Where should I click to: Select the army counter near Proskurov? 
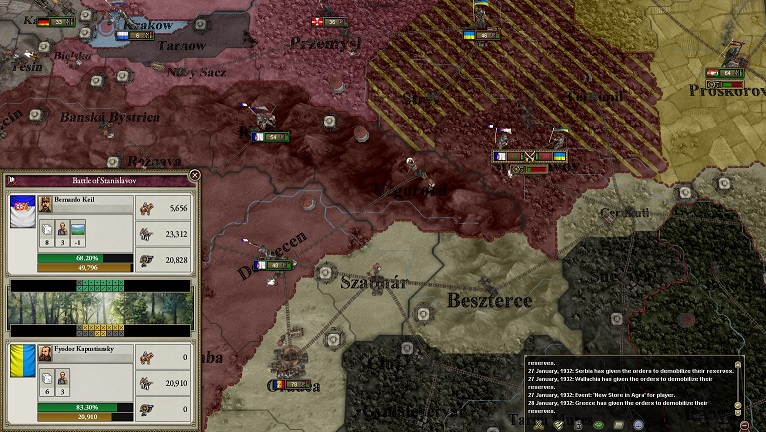point(724,72)
